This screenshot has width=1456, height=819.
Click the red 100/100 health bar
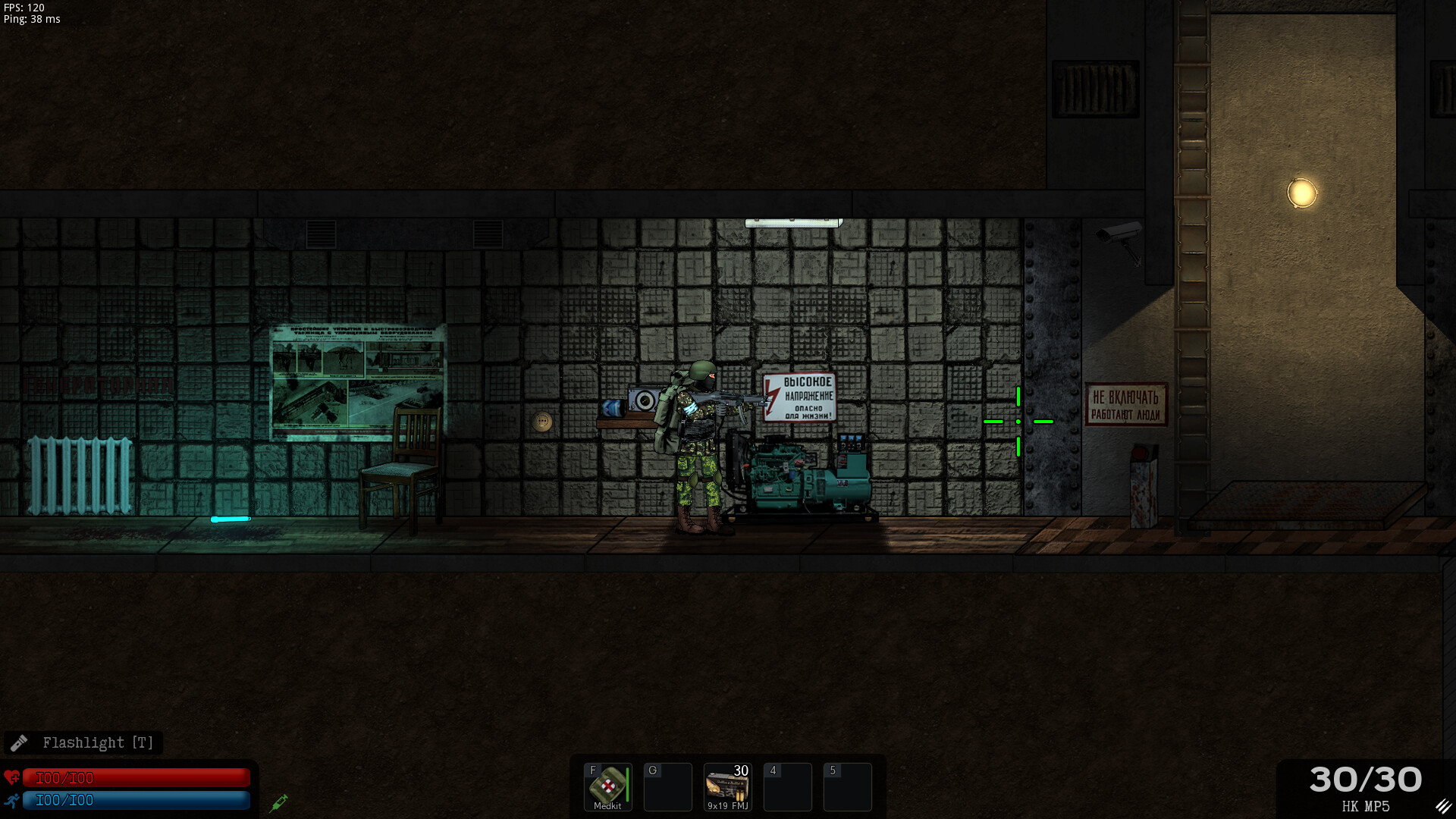coord(136,777)
